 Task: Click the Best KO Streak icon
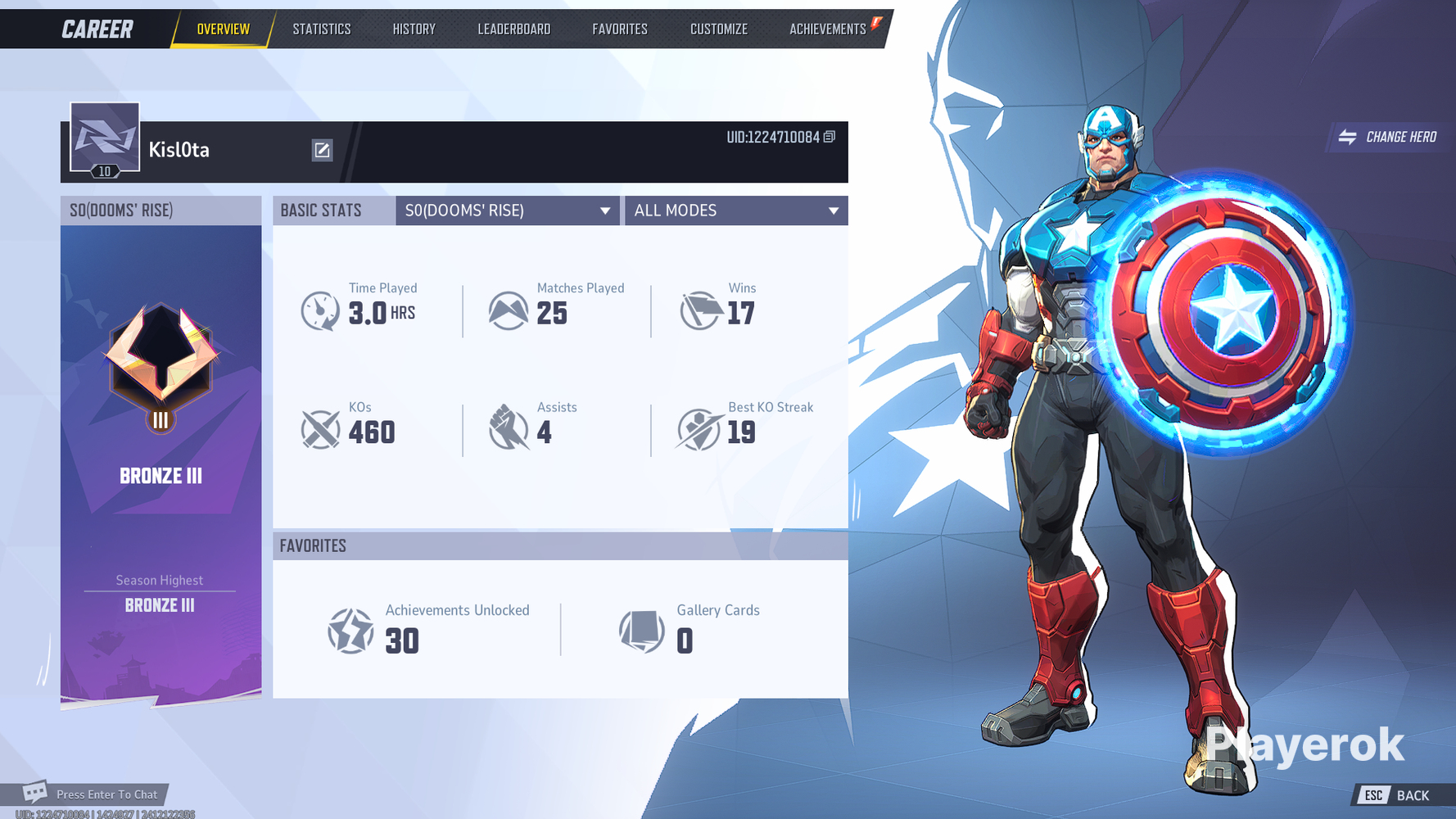coord(699,429)
